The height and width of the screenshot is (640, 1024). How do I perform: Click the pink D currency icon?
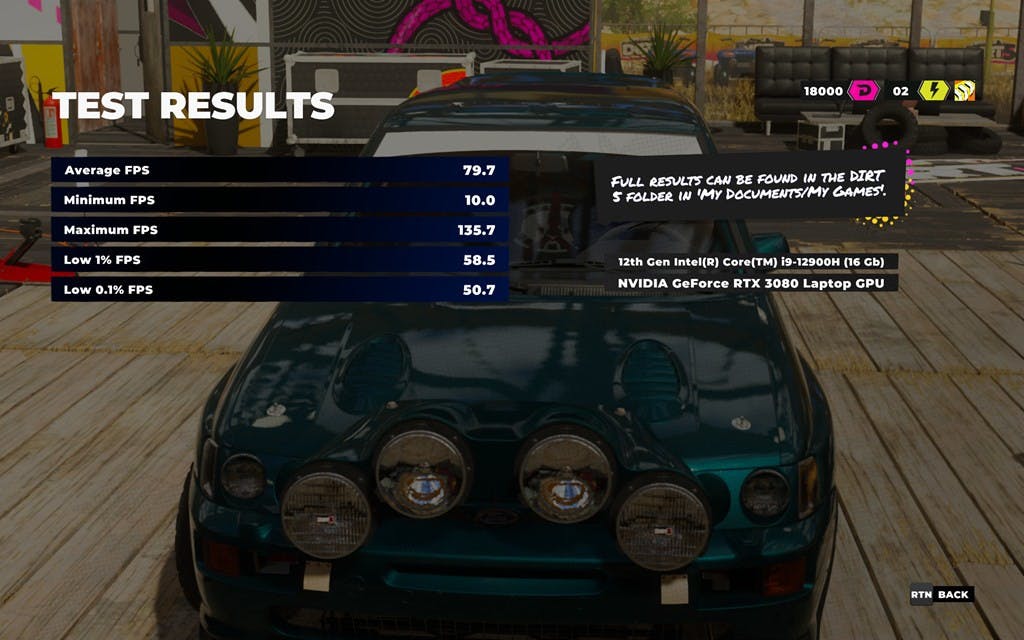(863, 91)
